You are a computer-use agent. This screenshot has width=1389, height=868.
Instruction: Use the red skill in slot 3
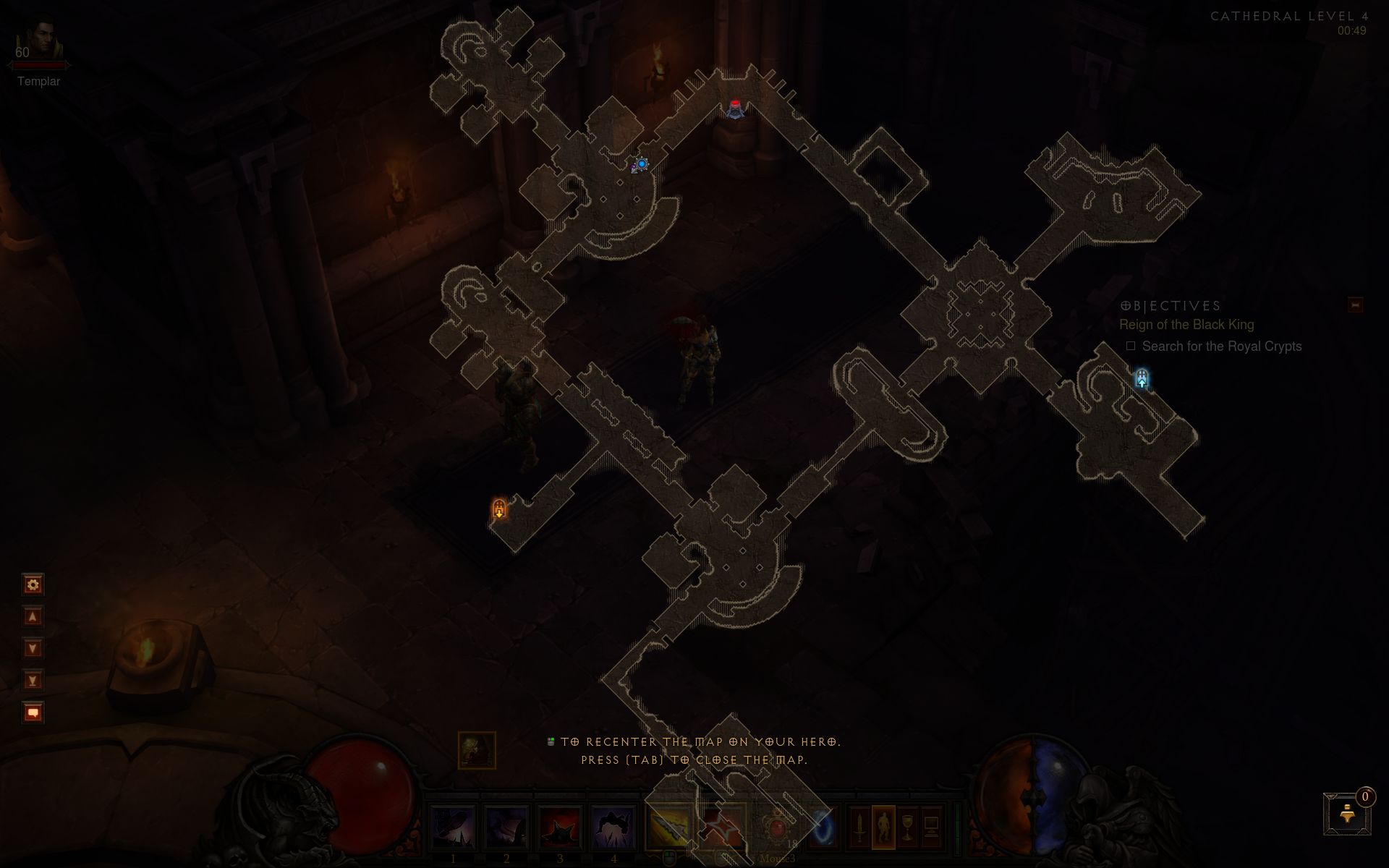561,827
